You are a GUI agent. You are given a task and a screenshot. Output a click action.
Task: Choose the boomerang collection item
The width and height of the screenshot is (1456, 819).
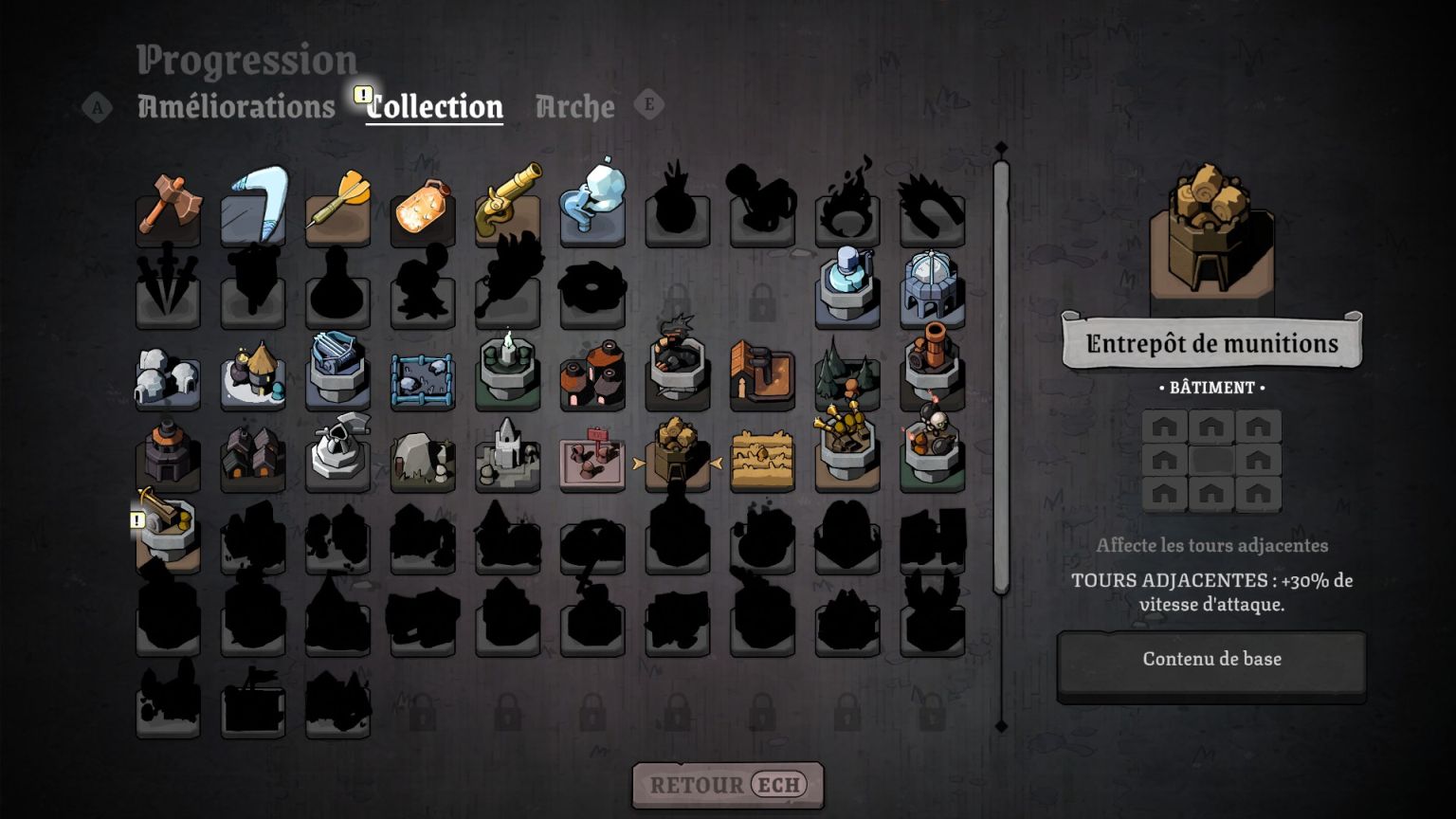[253, 209]
